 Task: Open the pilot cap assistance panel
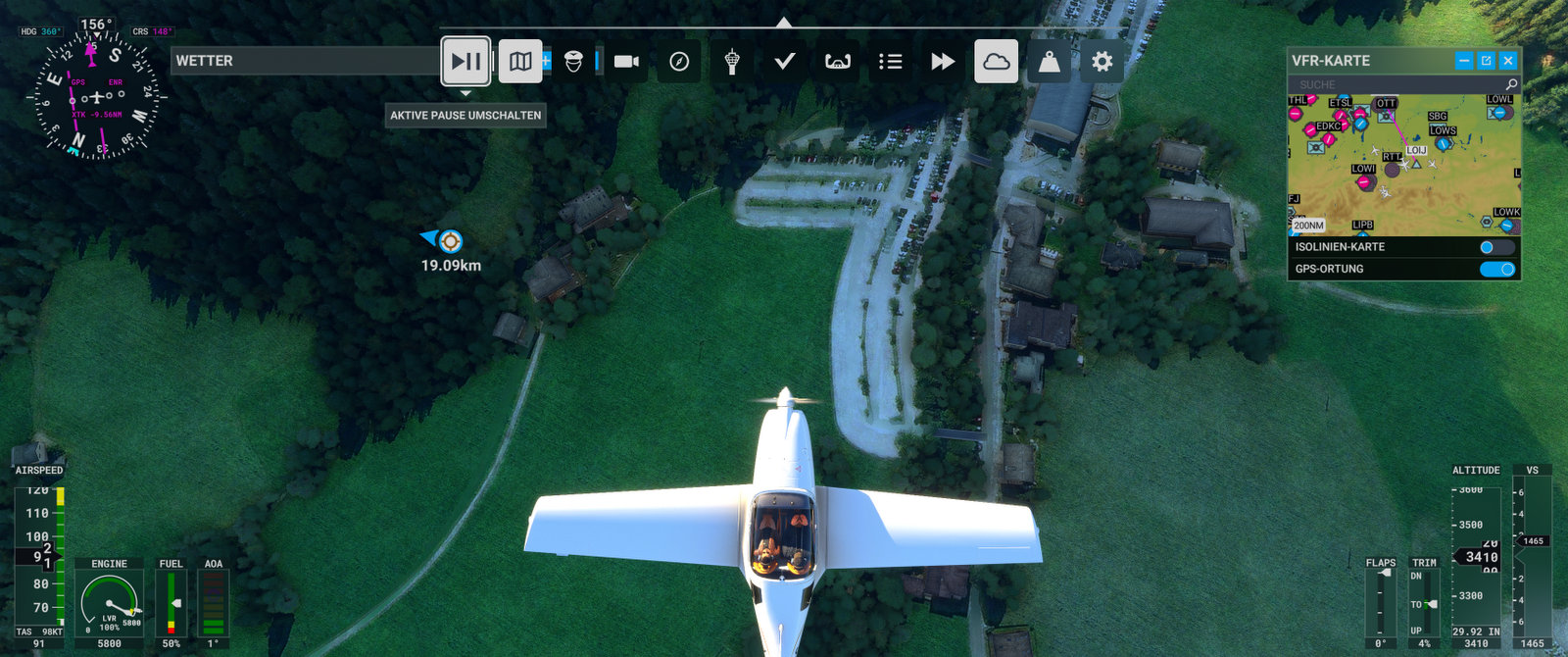pyautogui.click(x=573, y=61)
